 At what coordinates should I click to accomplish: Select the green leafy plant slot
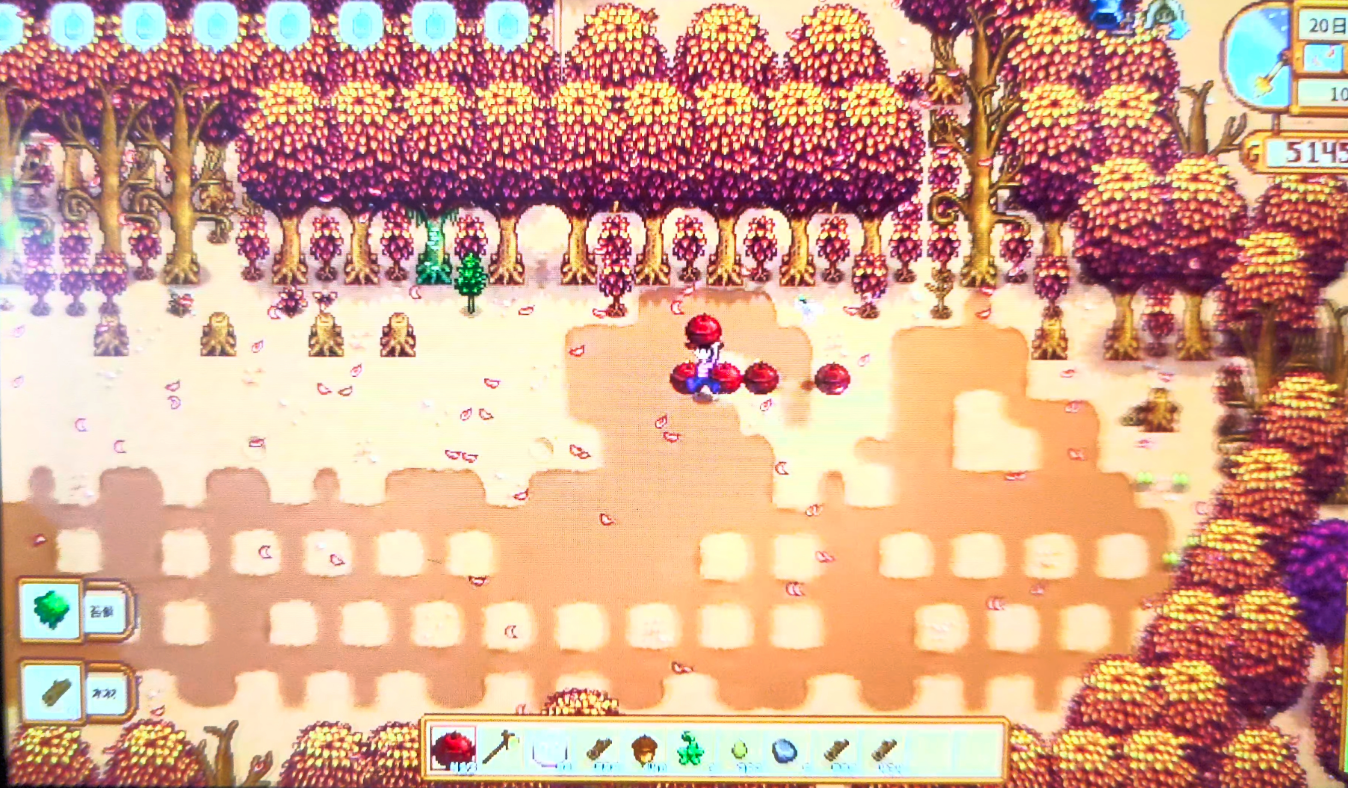pyautogui.click(x=690, y=750)
